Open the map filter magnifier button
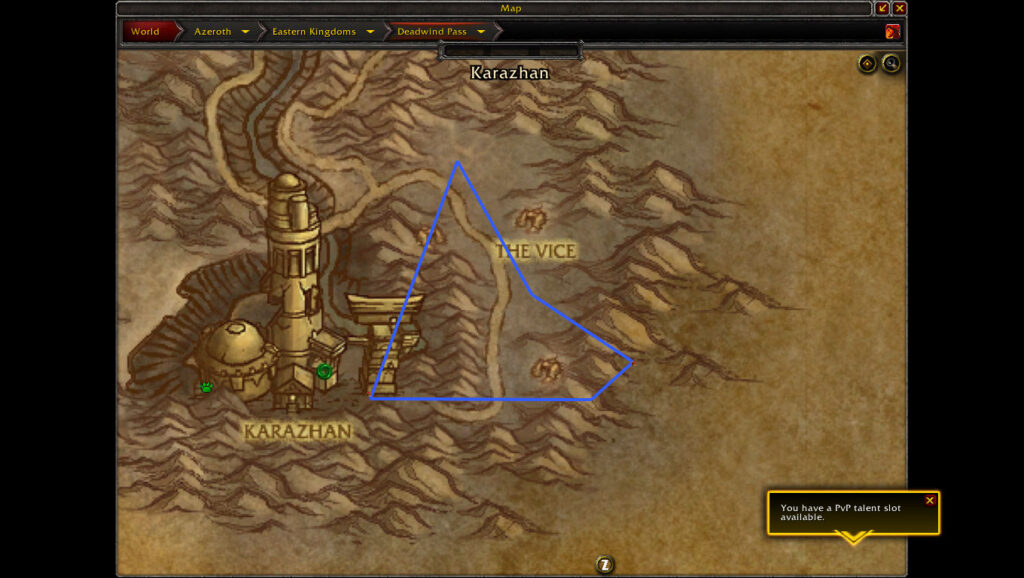The width and height of the screenshot is (1024, 578). tap(890, 64)
